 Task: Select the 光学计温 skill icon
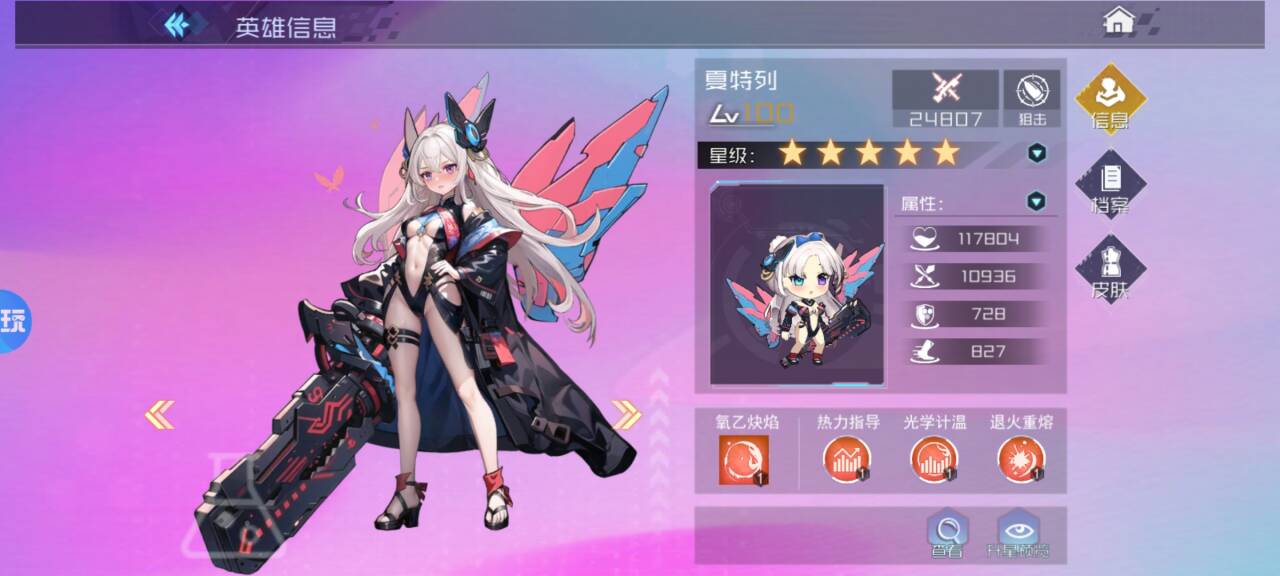coord(934,461)
